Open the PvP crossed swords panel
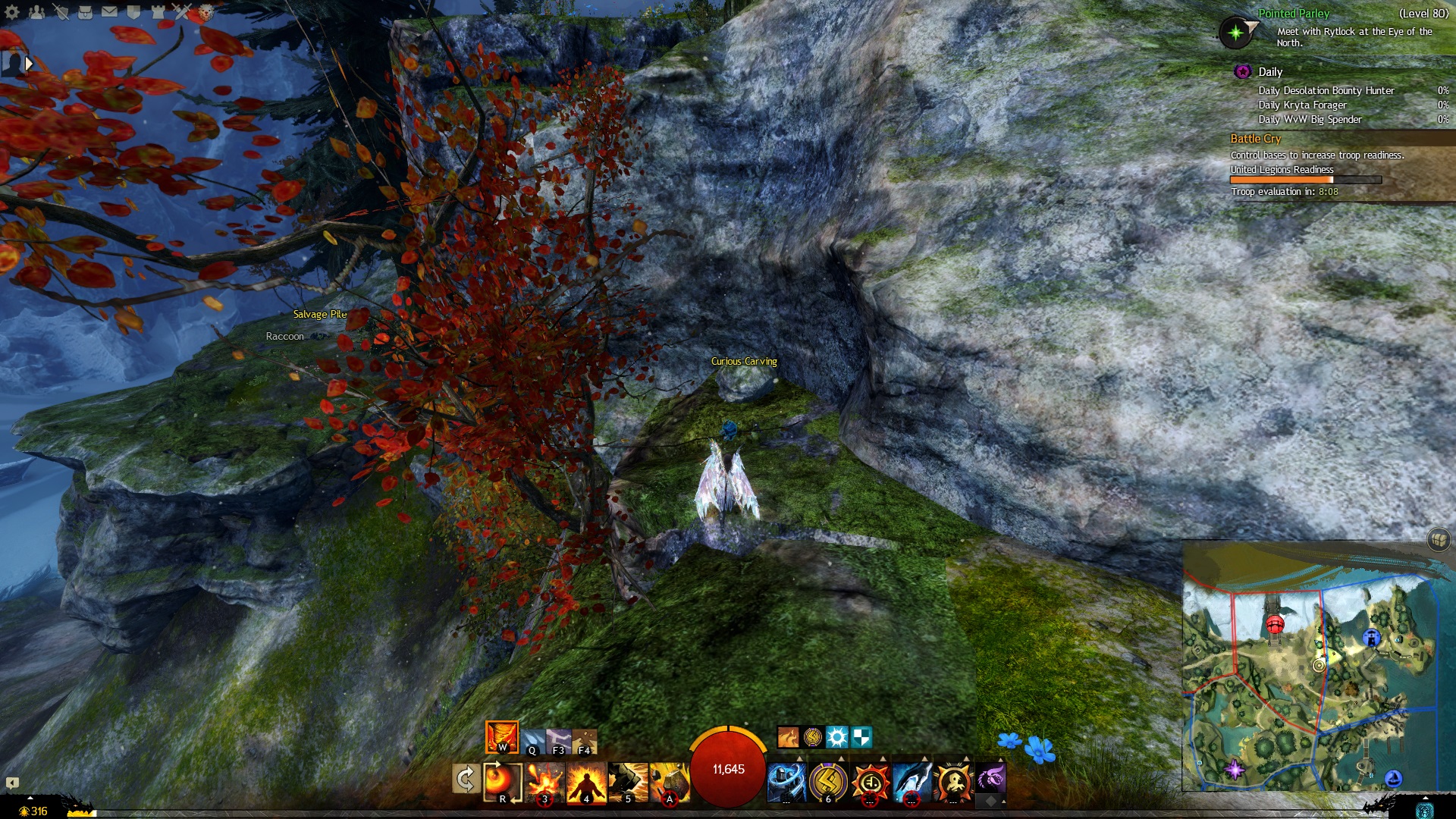Image resolution: width=1456 pixels, height=819 pixels. click(181, 11)
